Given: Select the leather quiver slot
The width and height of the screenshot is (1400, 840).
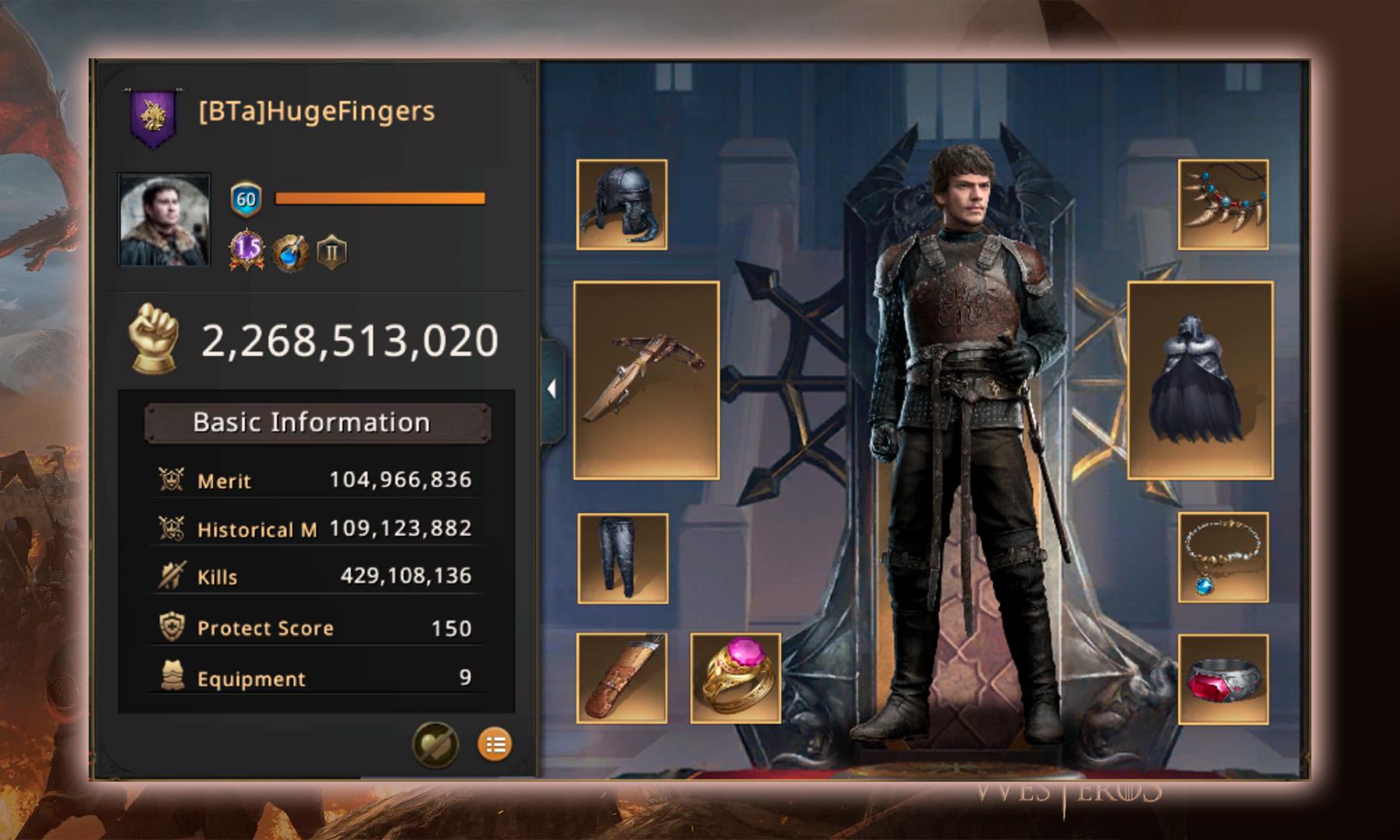Looking at the screenshot, I should coord(621,677).
